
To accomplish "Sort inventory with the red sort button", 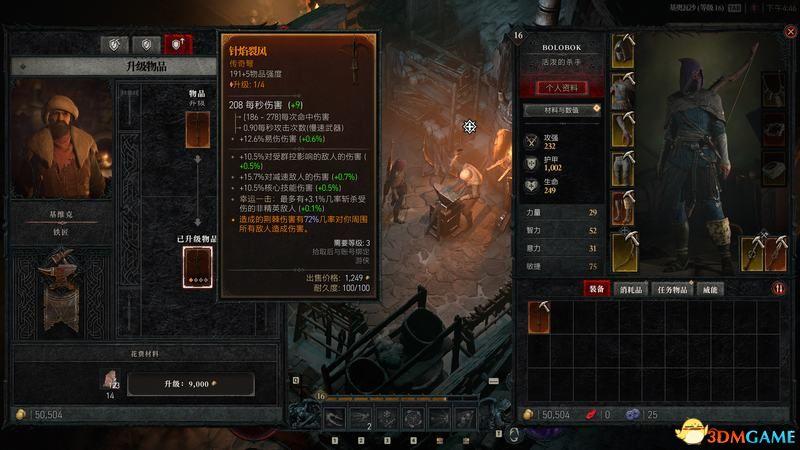I will coord(778,289).
